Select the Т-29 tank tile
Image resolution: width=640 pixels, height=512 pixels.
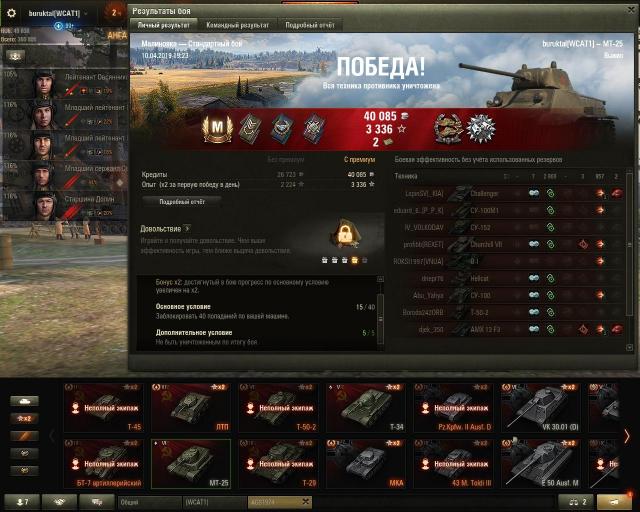[x=279, y=464]
